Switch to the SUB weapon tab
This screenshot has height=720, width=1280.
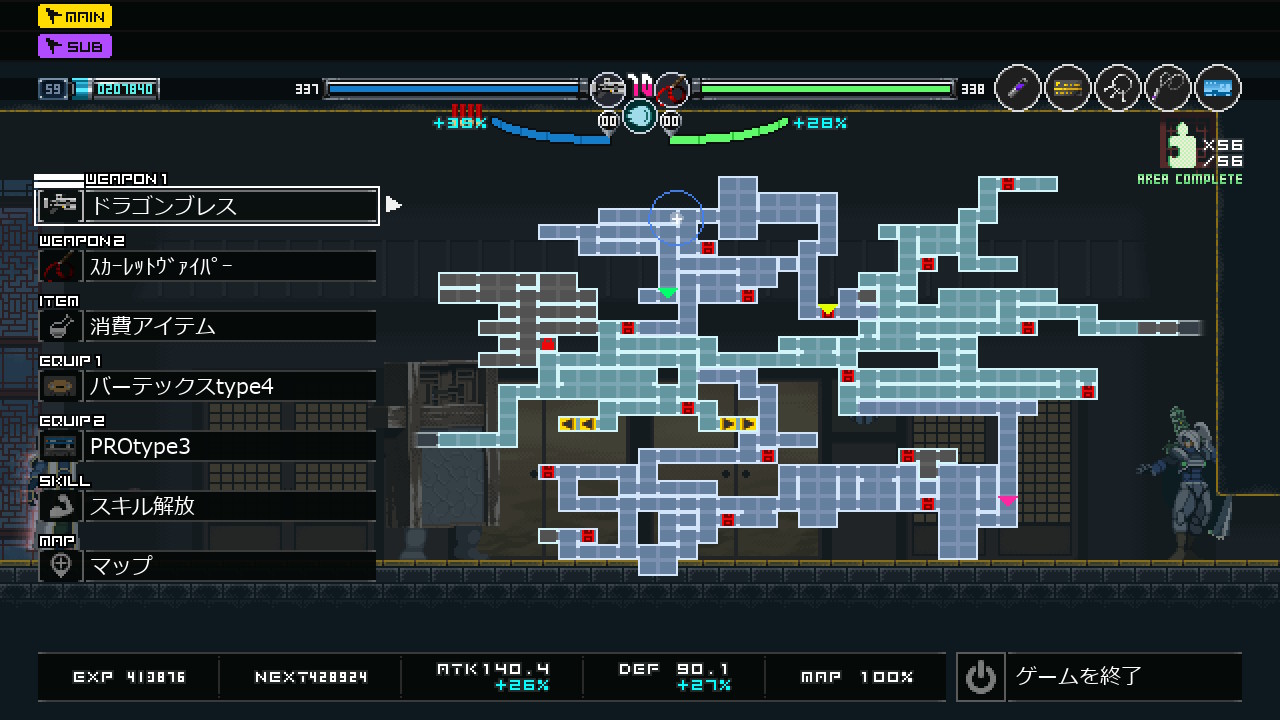(75, 46)
